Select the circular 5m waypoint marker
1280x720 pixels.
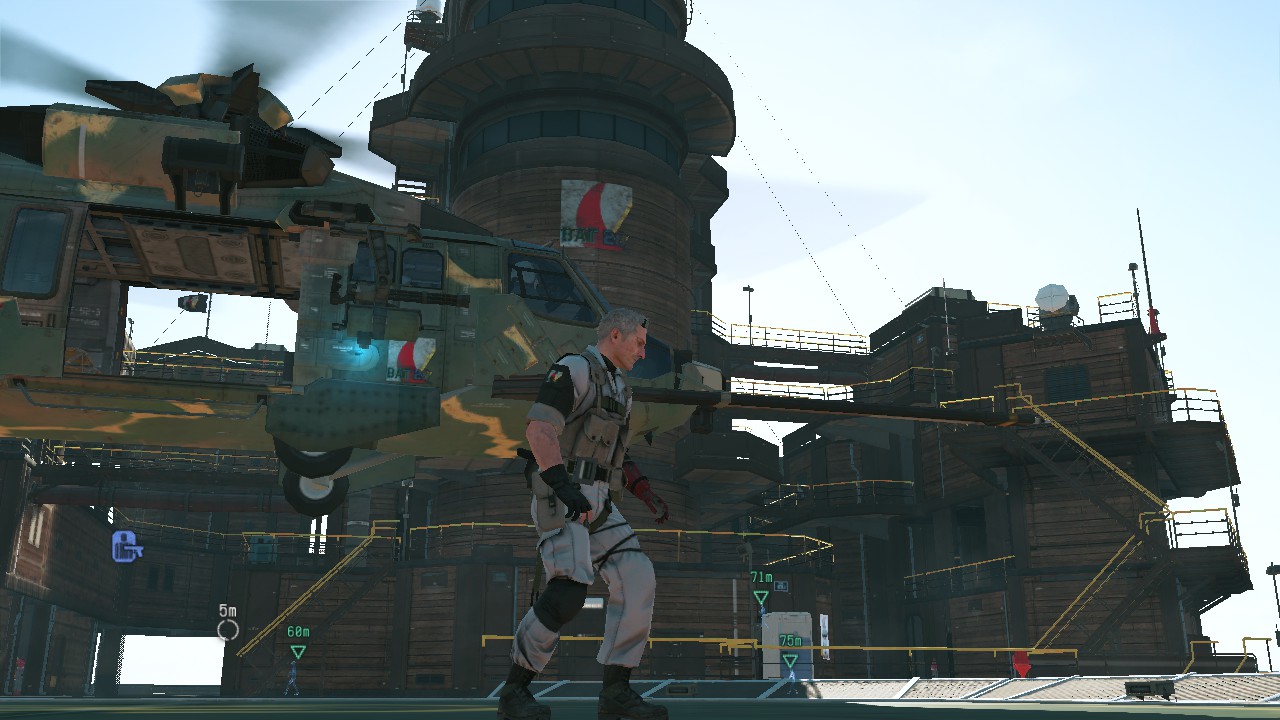pos(228,629)
